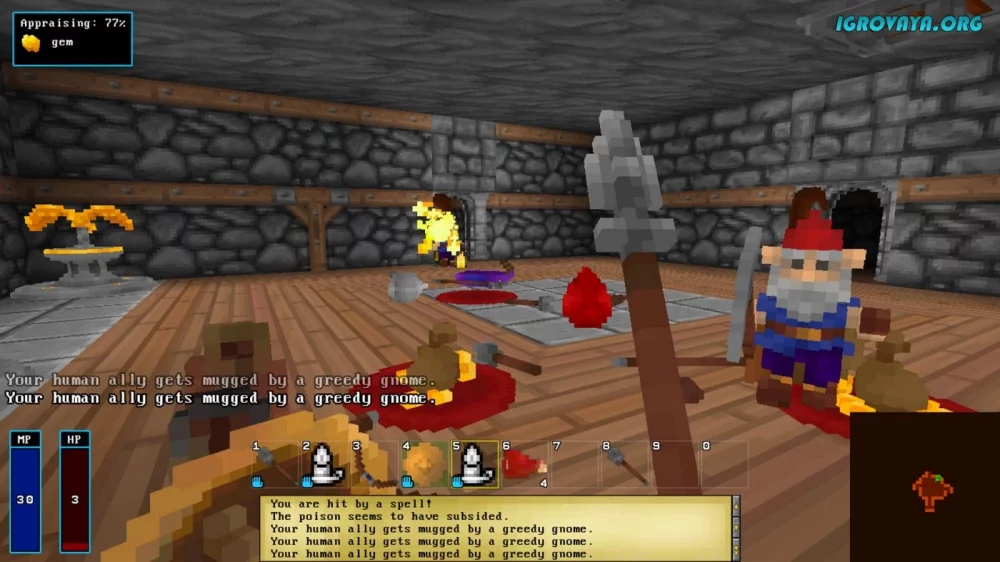Equip the bow in hotbar slot 3
1000x562 pixels.
374,465
